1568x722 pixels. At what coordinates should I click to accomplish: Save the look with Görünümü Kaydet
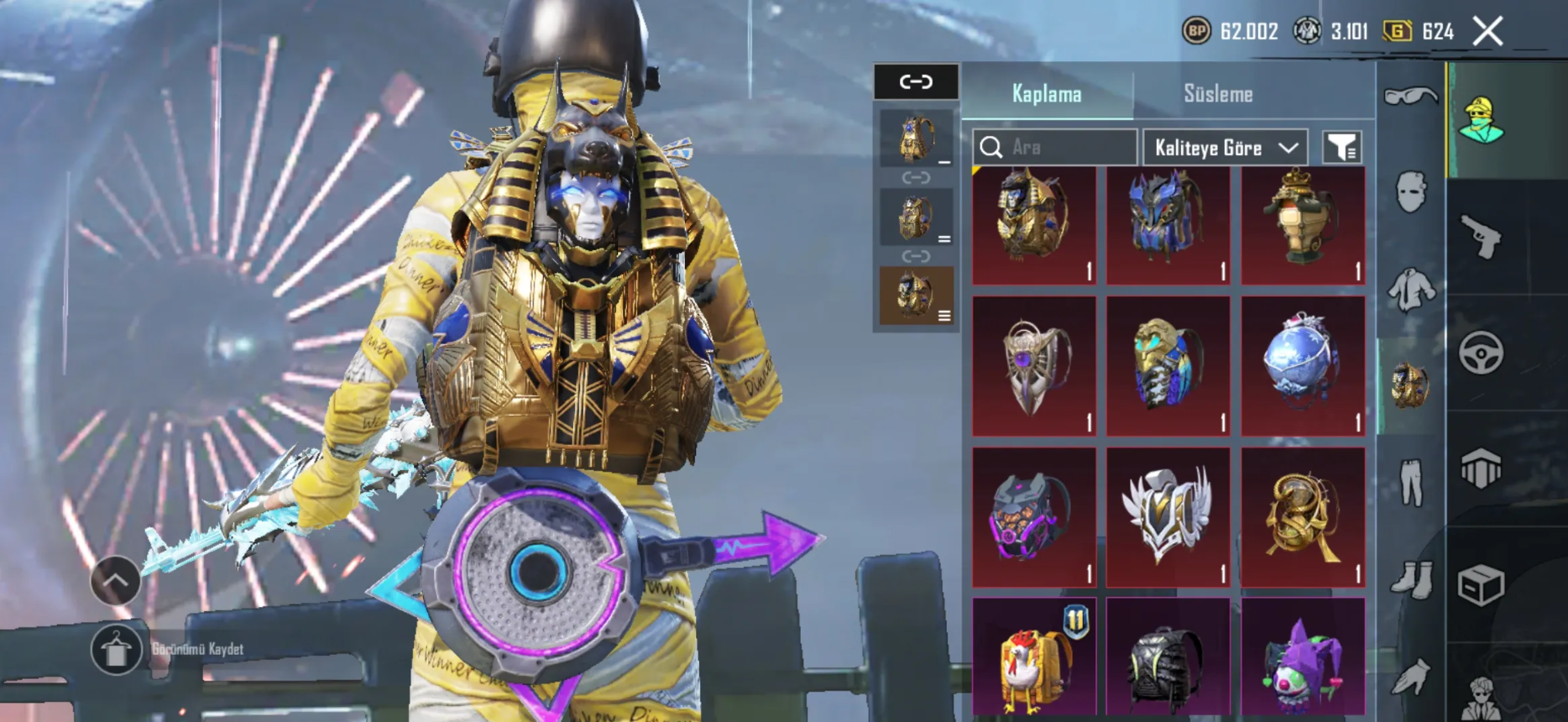(x=116, y=649)
